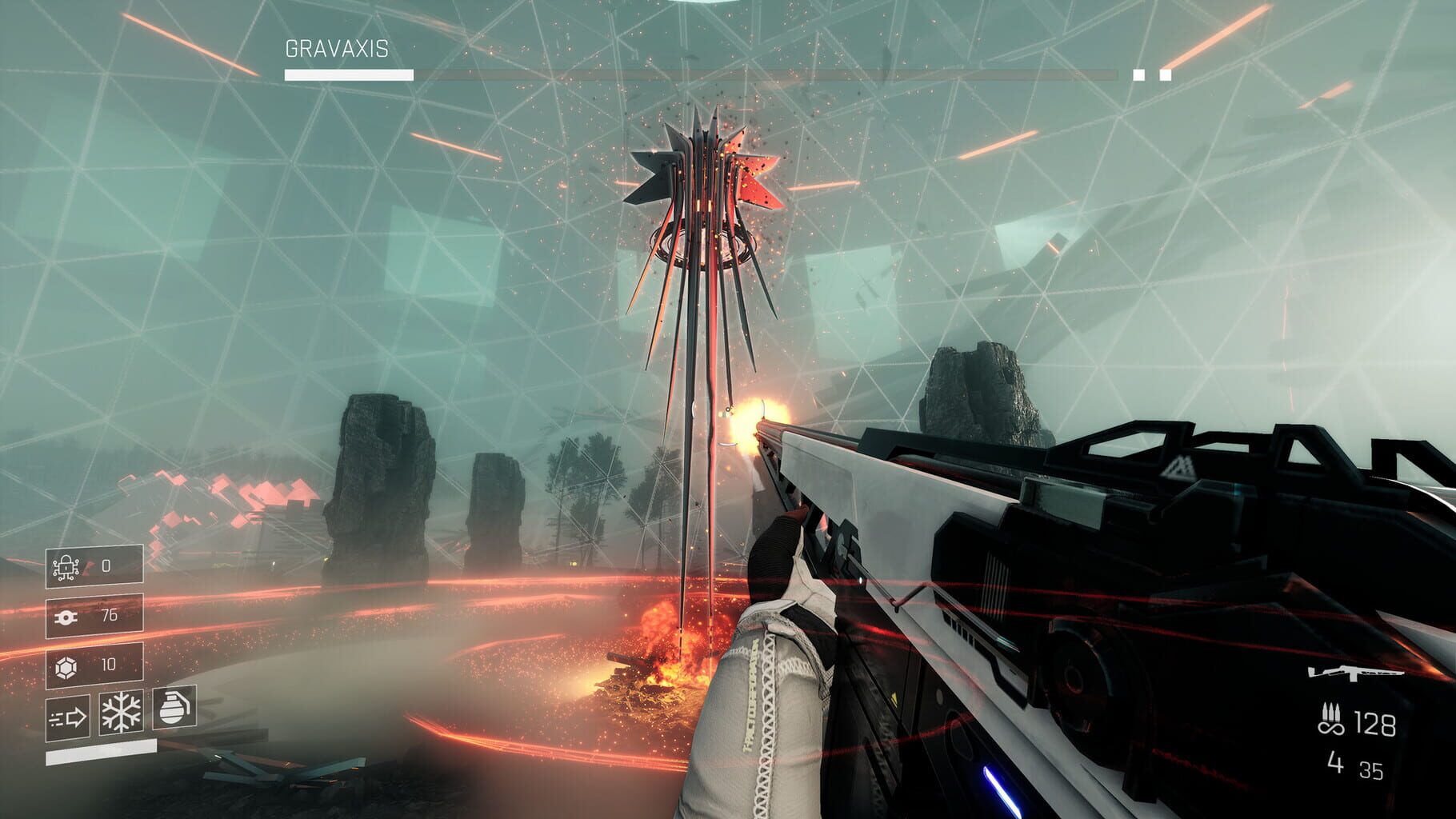Click the triple-bullet ammo icon
This screenshot has width=1456, height=819.
click(x=1331, y=712)
